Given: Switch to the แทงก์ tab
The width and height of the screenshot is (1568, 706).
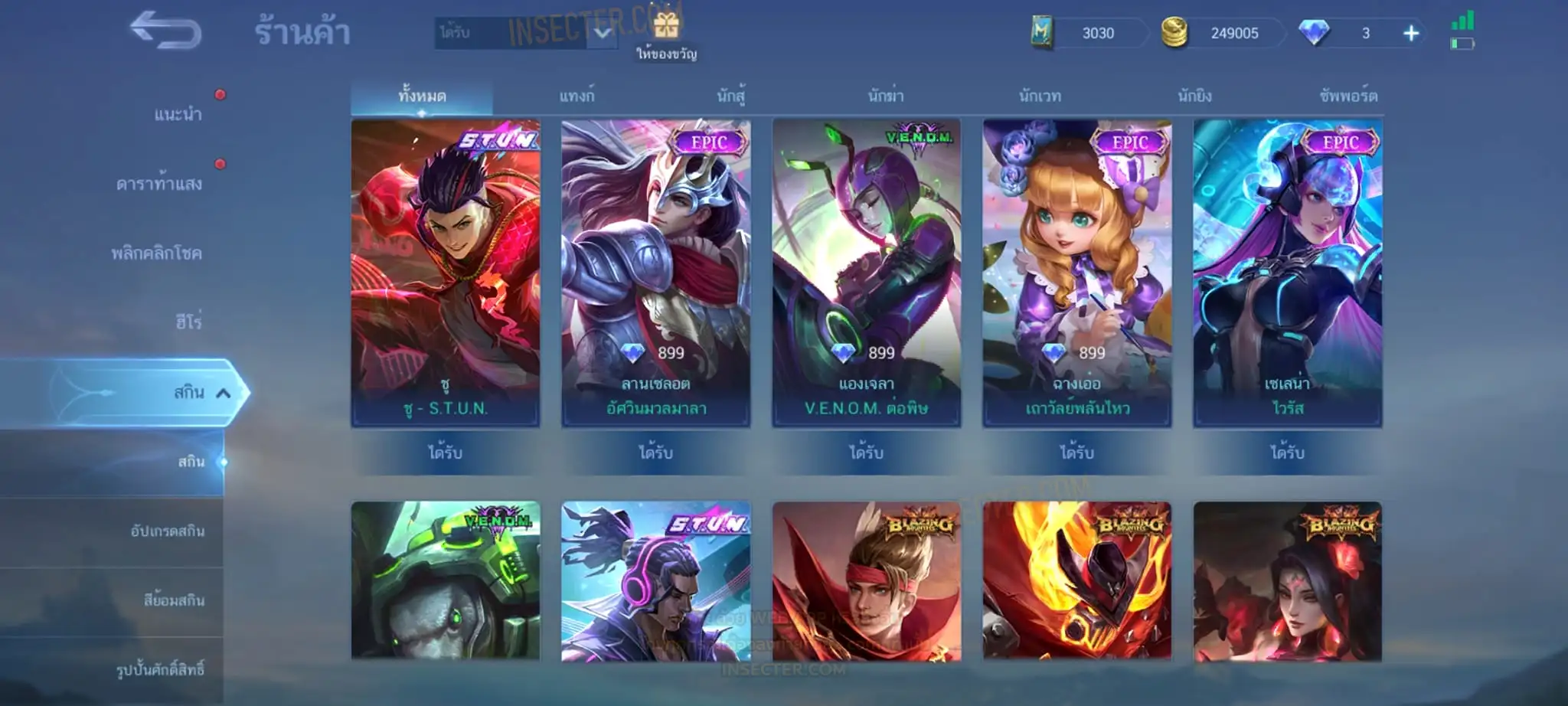Looking at the screenshot, I should click(x=577, y=96).
